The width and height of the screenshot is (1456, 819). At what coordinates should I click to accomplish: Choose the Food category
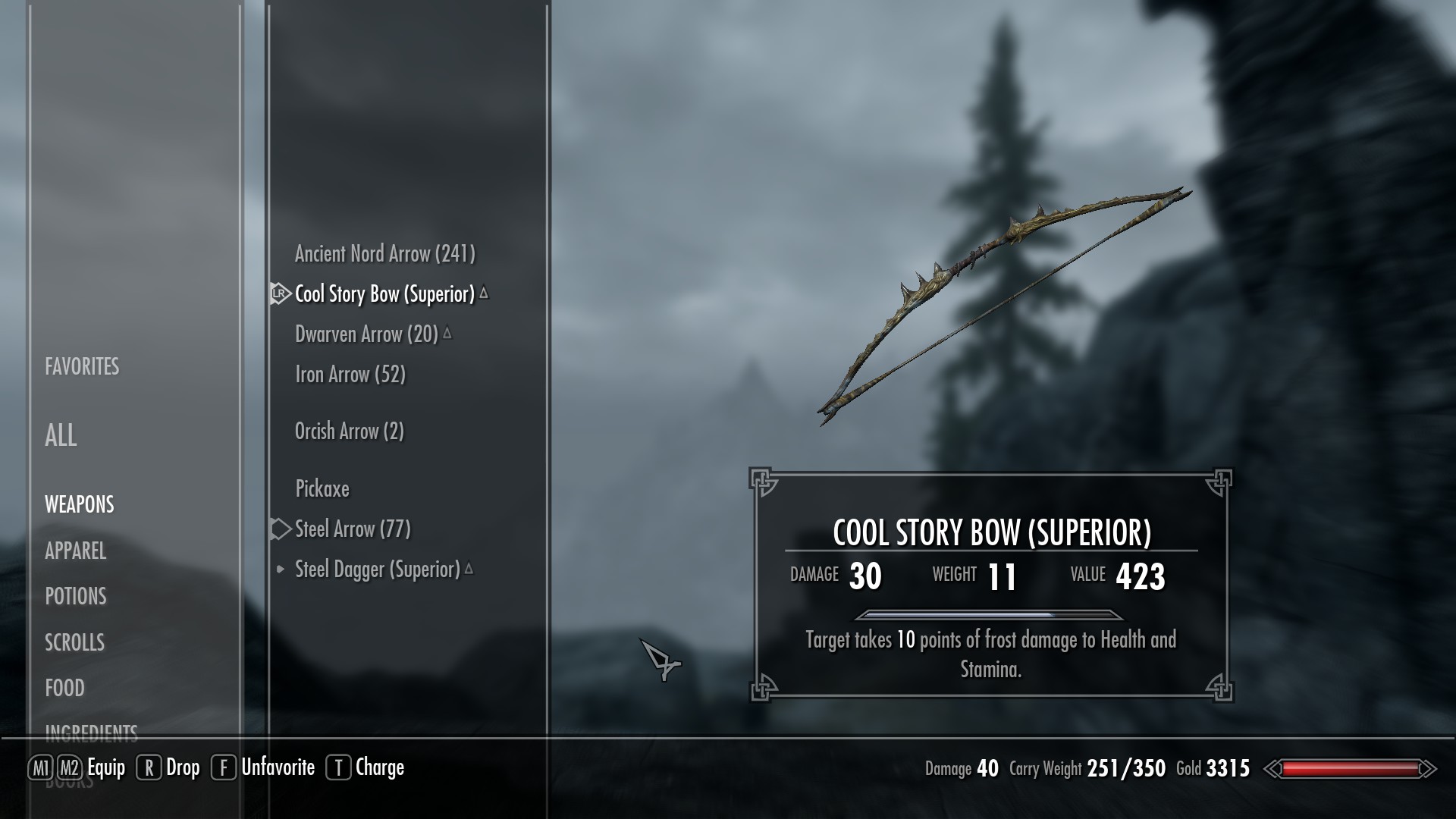pos(64,689)
